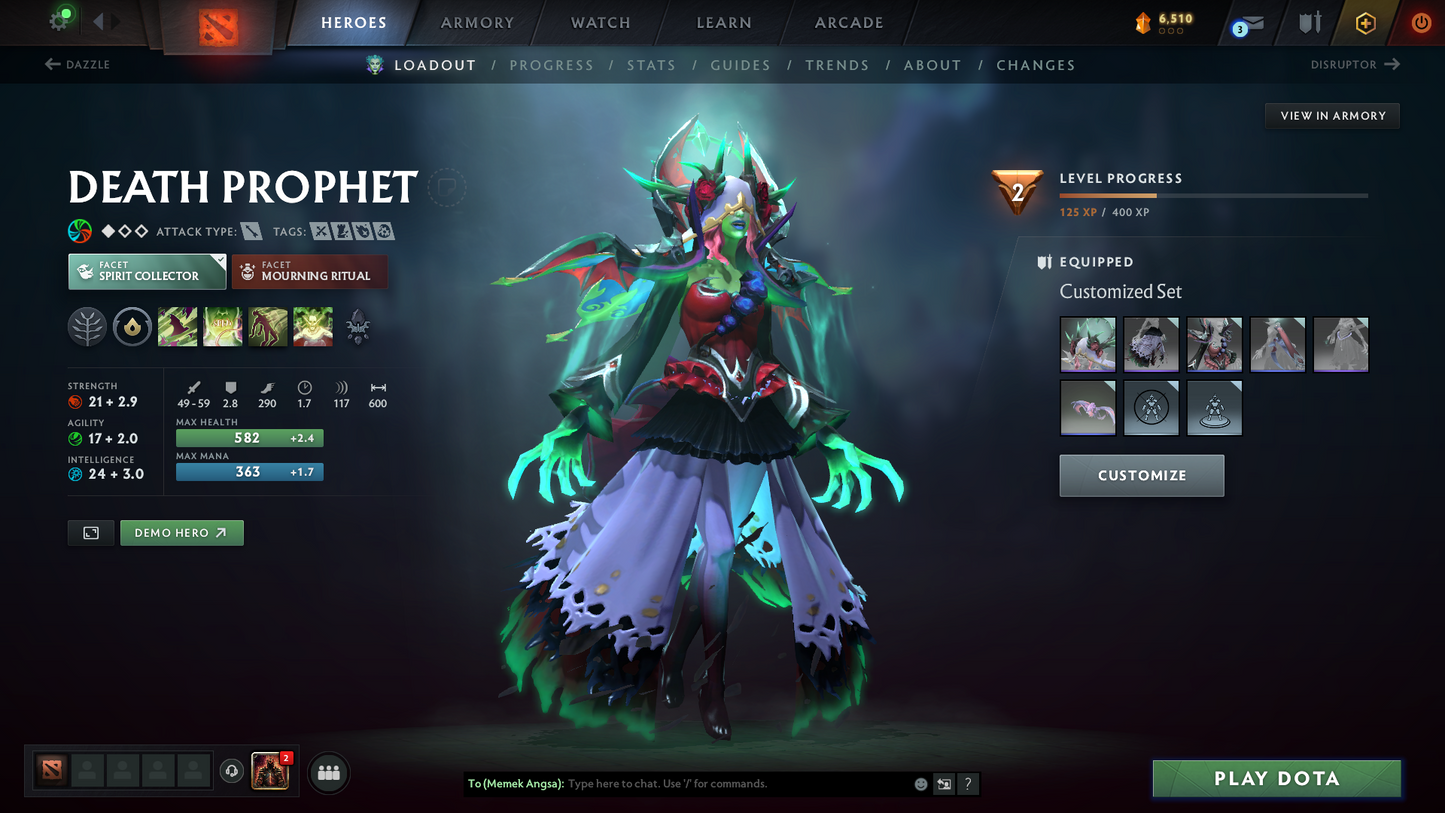Viewport: 1445px width, 813px height.
Task: View the talent tree icon
Action: (87, 326)
